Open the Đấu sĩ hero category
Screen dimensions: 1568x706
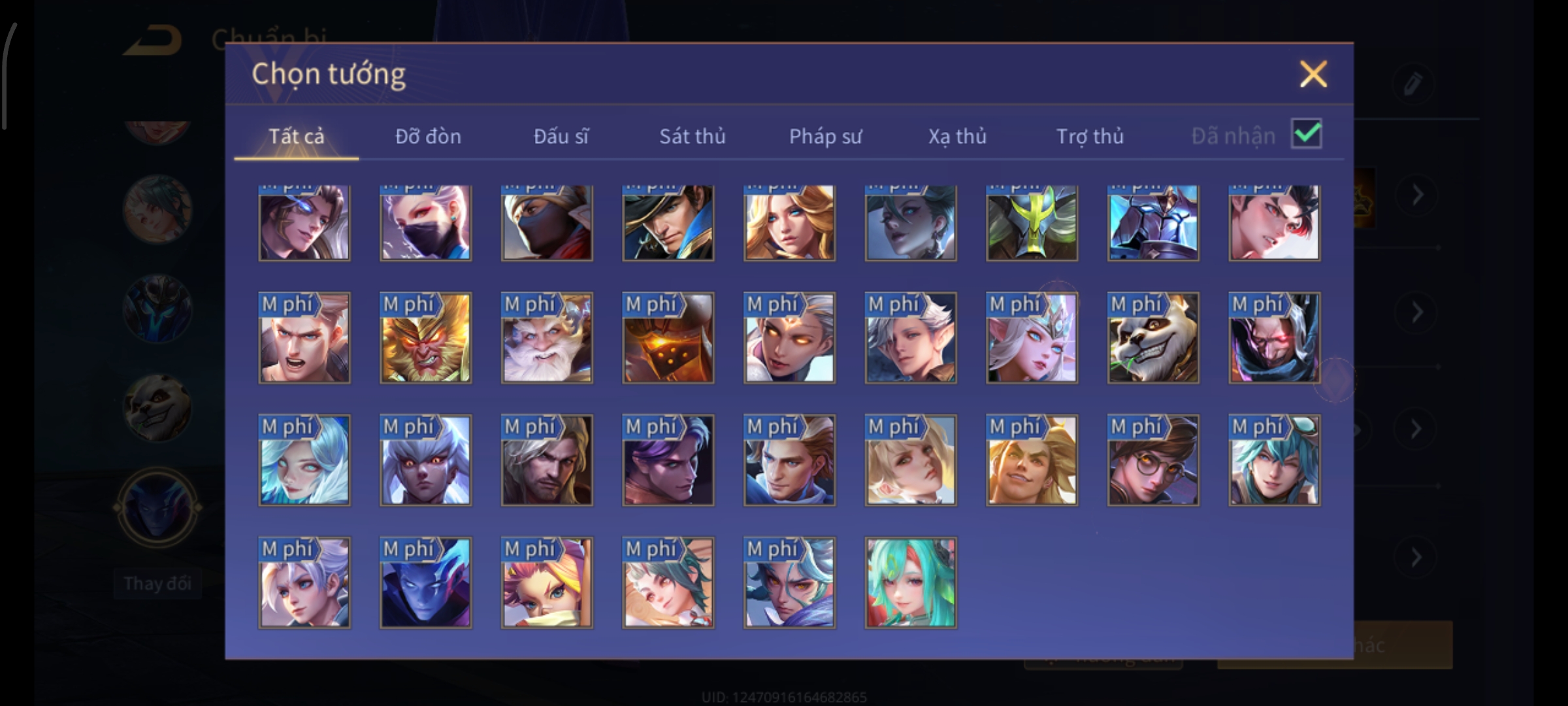561,136
